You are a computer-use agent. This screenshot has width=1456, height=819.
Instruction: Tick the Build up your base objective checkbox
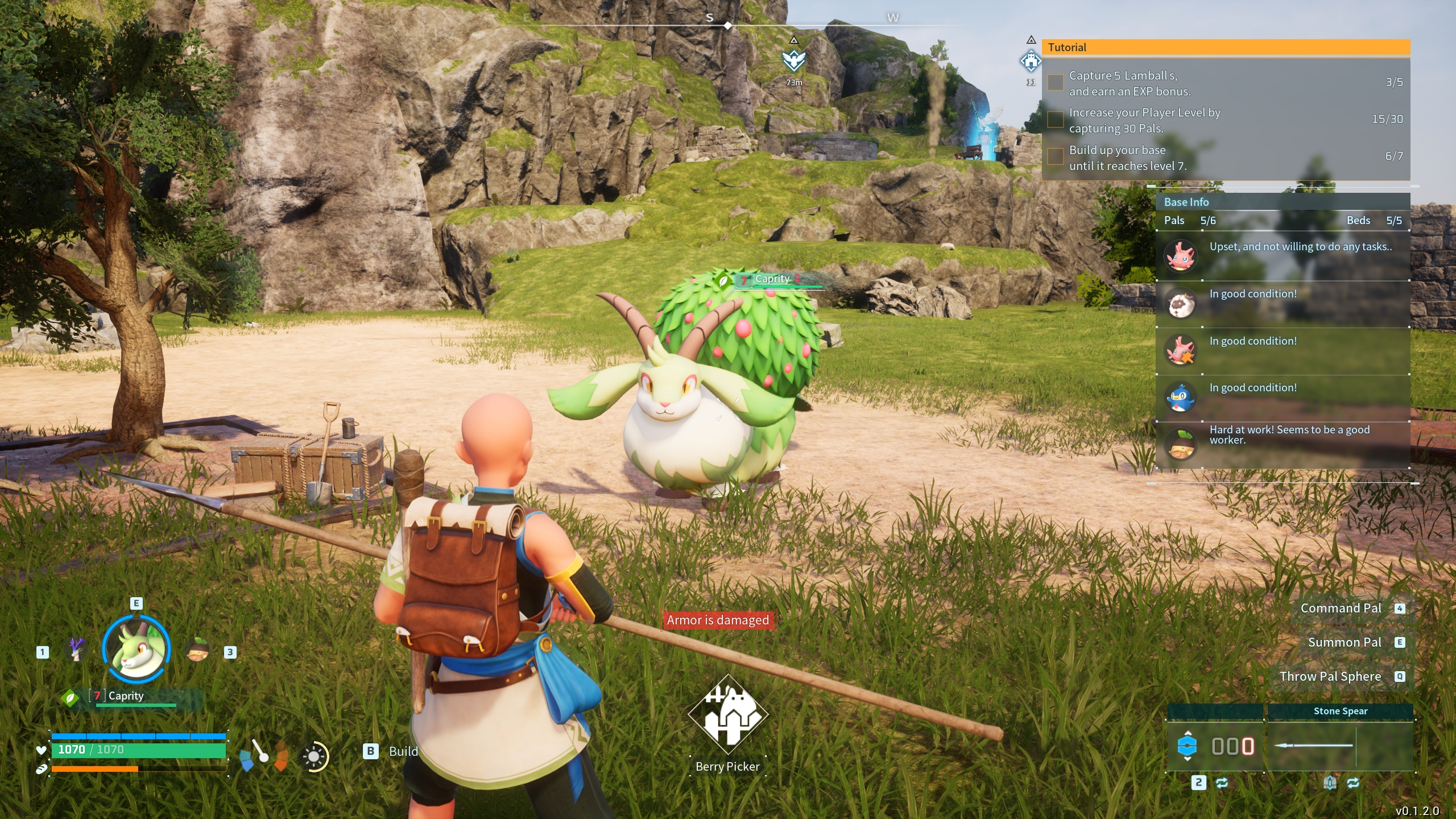pyautogui.click(x=1056, y=156)
